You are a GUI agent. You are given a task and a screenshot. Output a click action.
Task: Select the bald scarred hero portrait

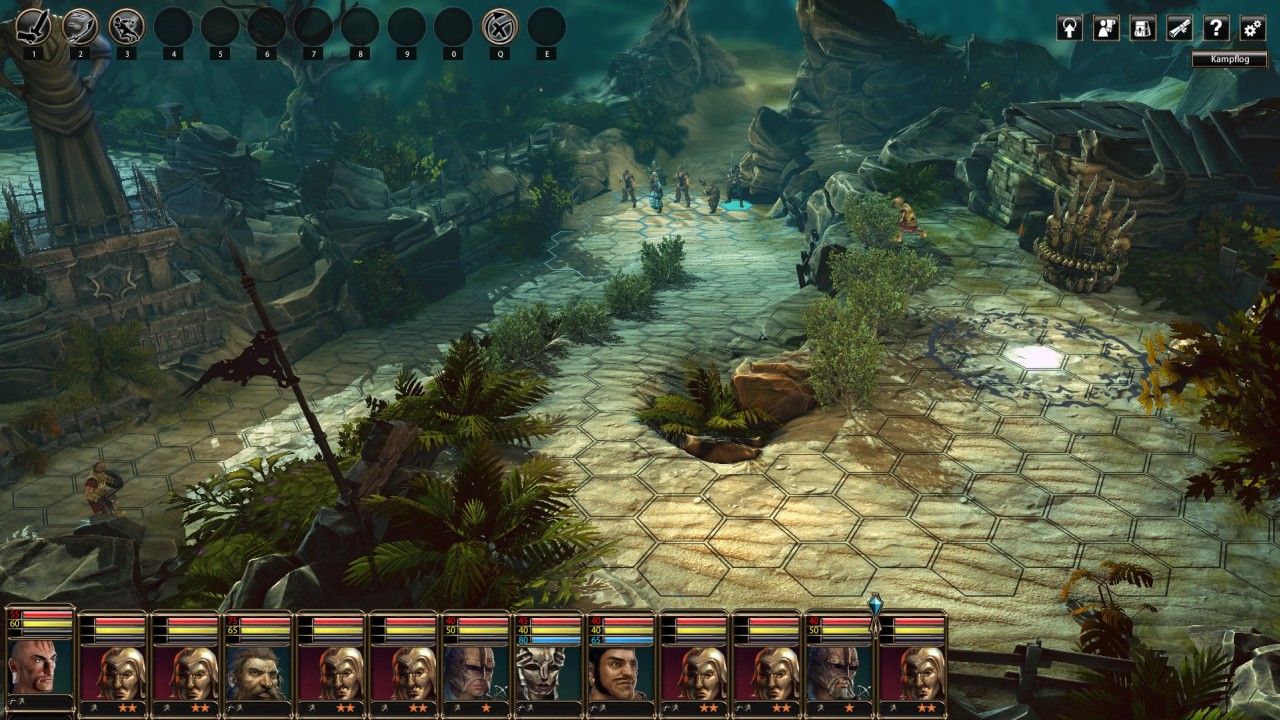40,668
